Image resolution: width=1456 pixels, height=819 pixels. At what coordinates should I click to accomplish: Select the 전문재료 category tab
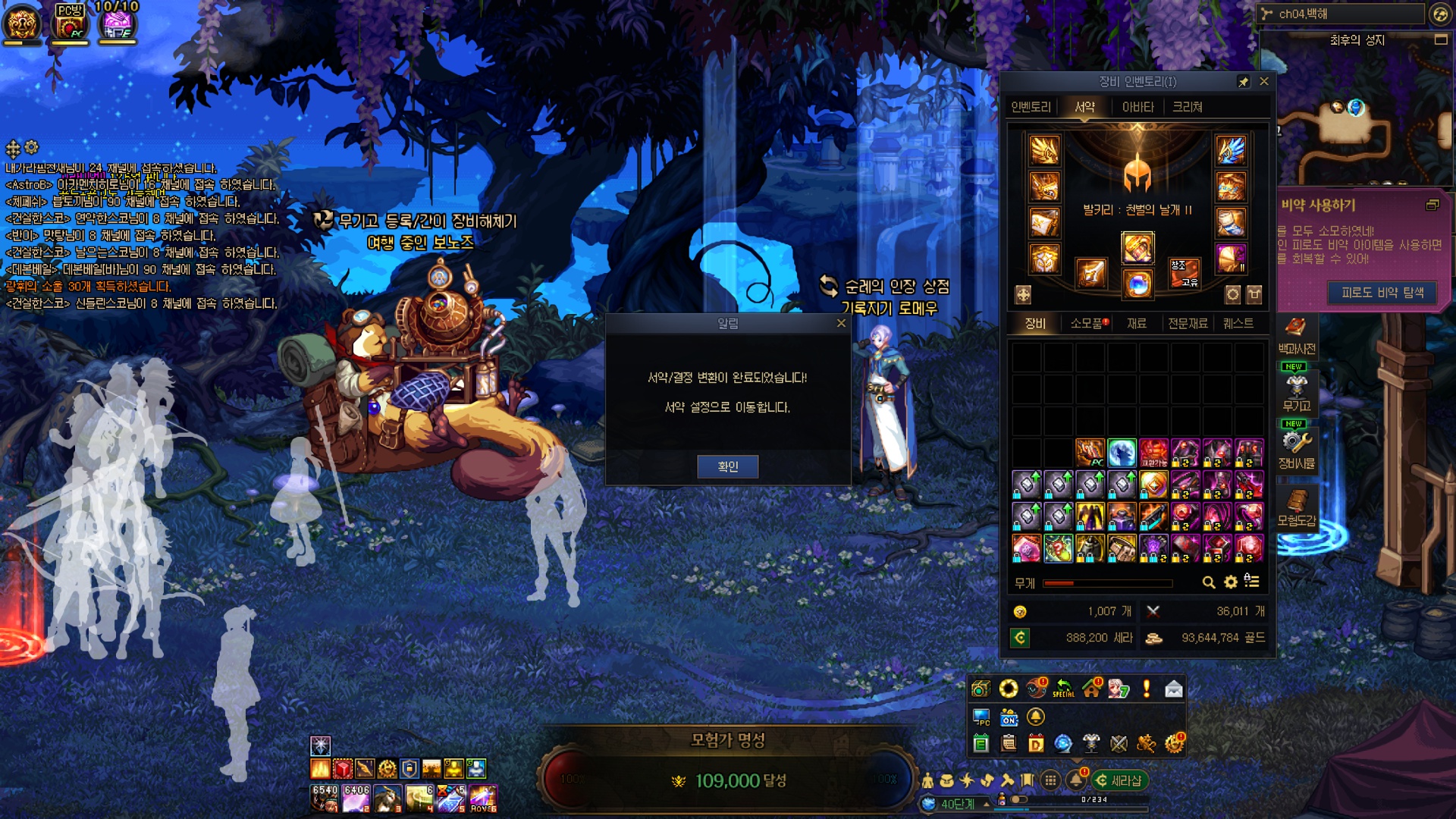pyautogui.click(x=1188, y=323)
